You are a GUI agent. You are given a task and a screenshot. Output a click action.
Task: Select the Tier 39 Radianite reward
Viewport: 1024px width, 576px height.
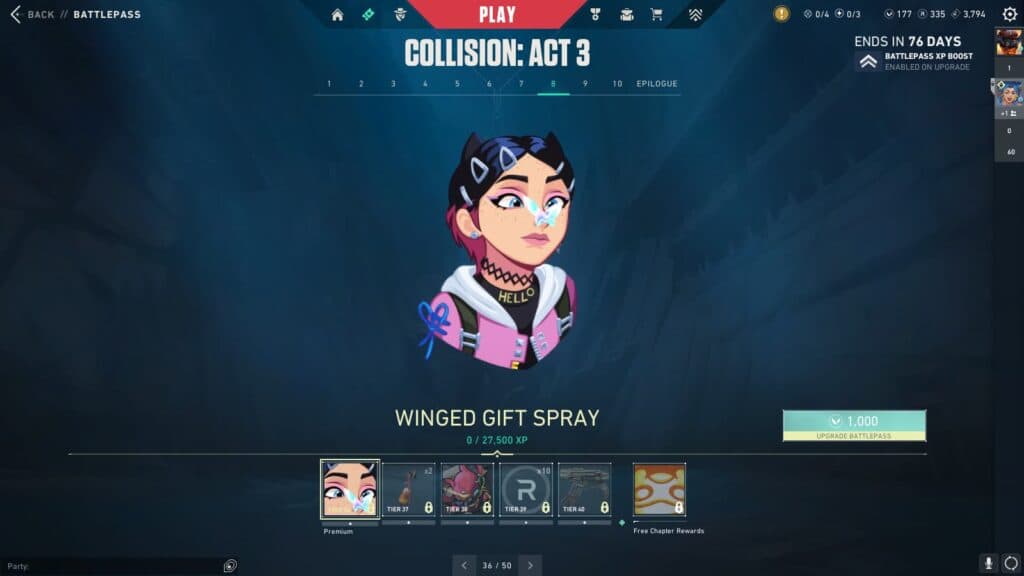pyautogui.click(x=526, y=489)
